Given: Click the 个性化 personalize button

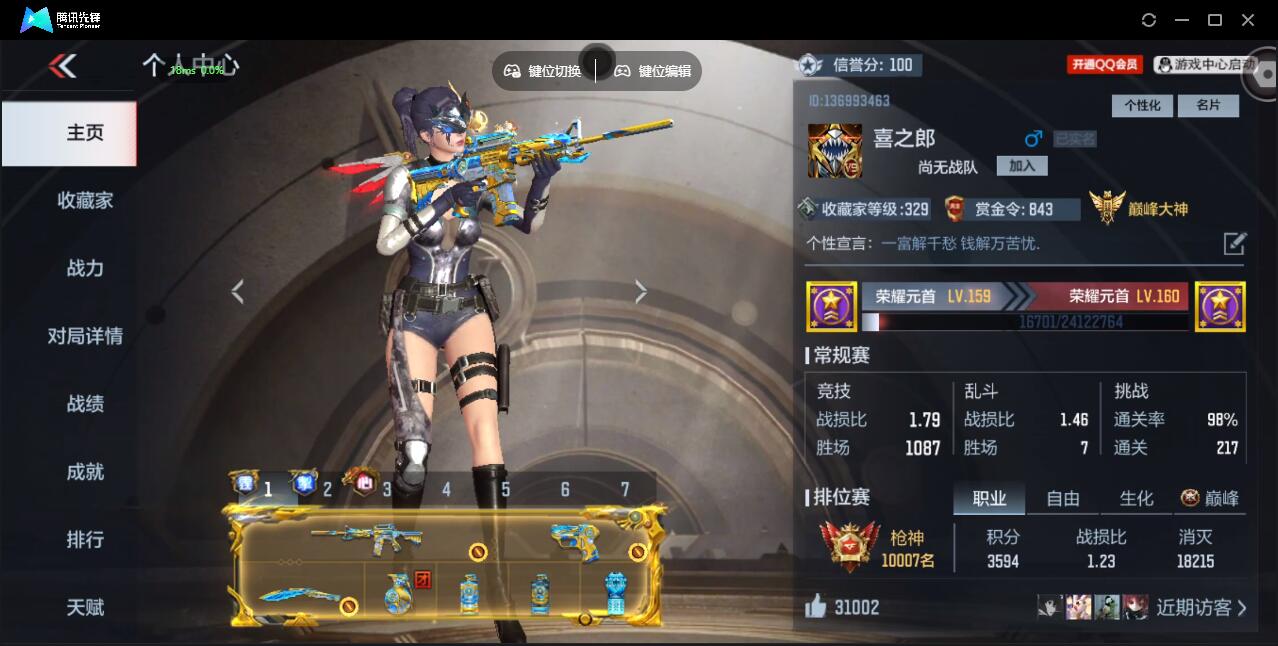Looking at the screenshot, I should point(1142,105).
